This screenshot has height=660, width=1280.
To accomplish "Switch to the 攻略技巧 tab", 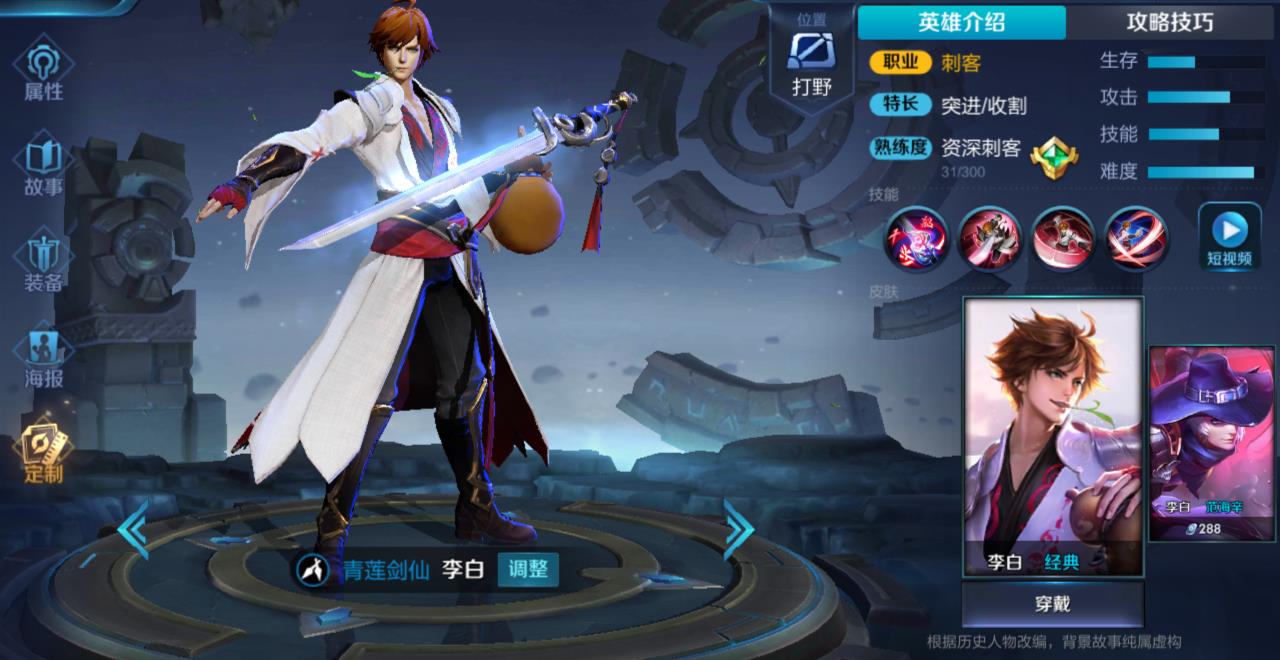I will [x=1169, y=23].
